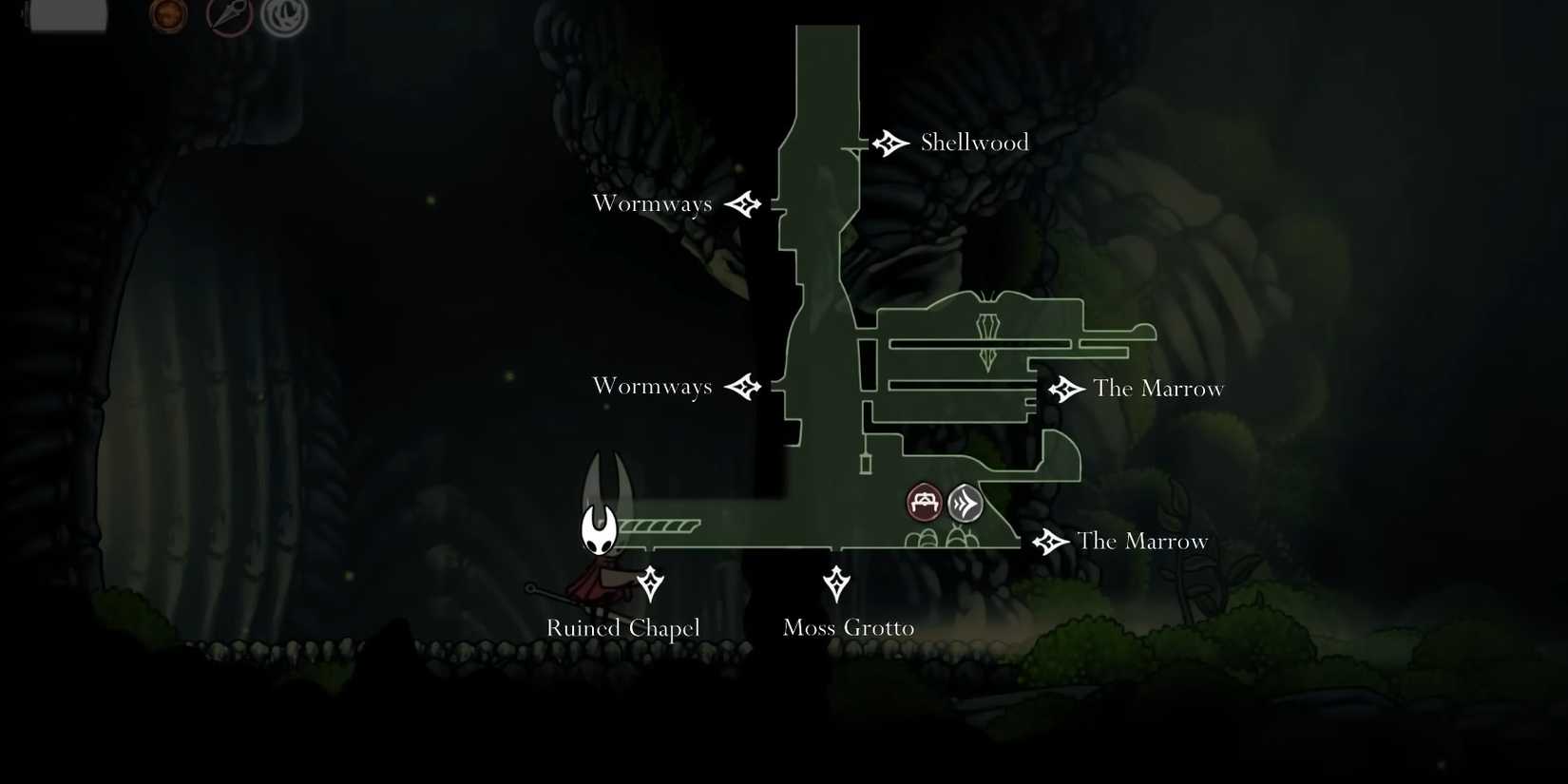This screenshot has width=1568, height=784.
Task: Click the exit marker next to Shellwood
Action: click(x=889, y=143)
